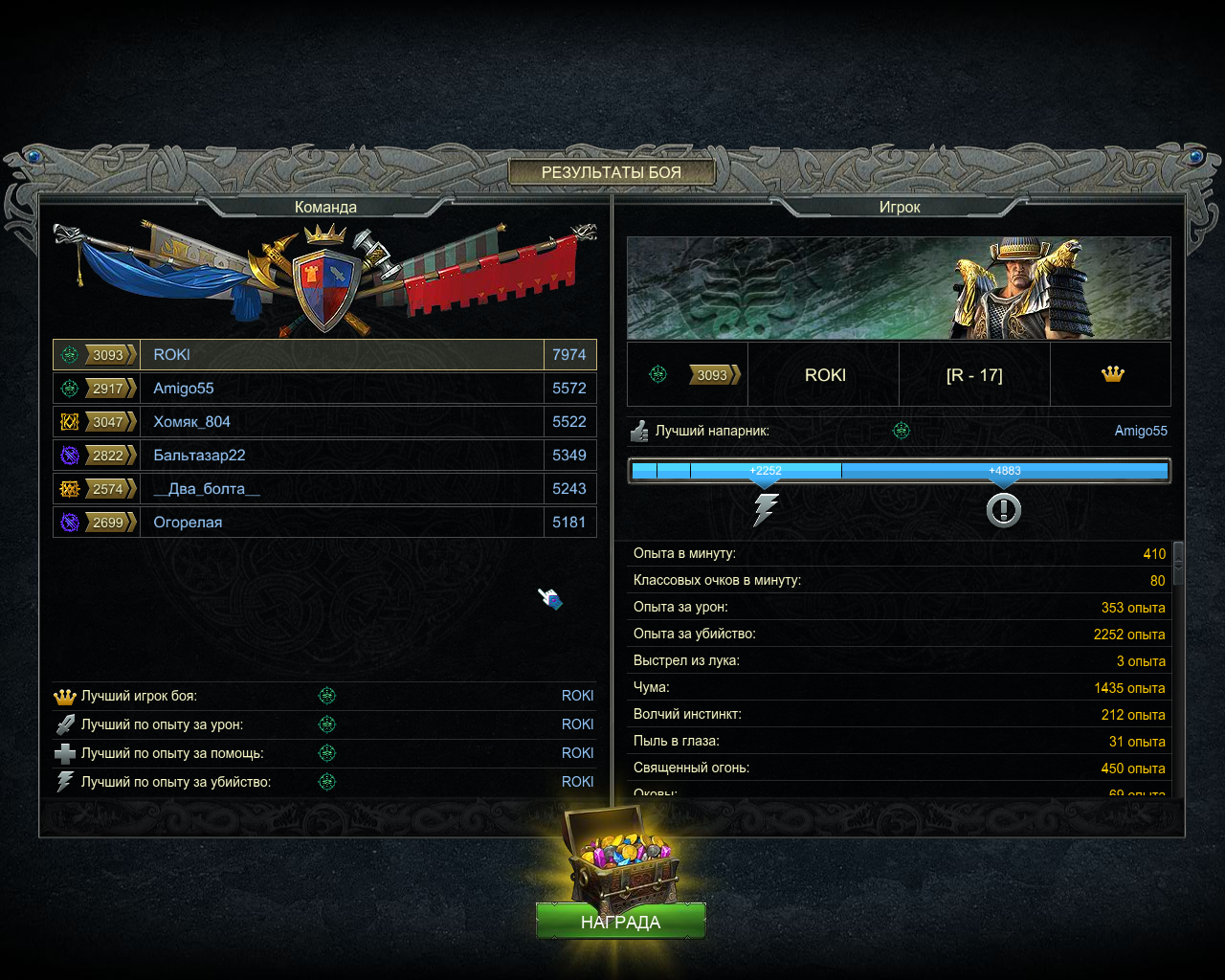Click the exclamation mark experience icon
Viewport: 1225px width, 980px height.
pyautogui.click(x=1003, y=510)
